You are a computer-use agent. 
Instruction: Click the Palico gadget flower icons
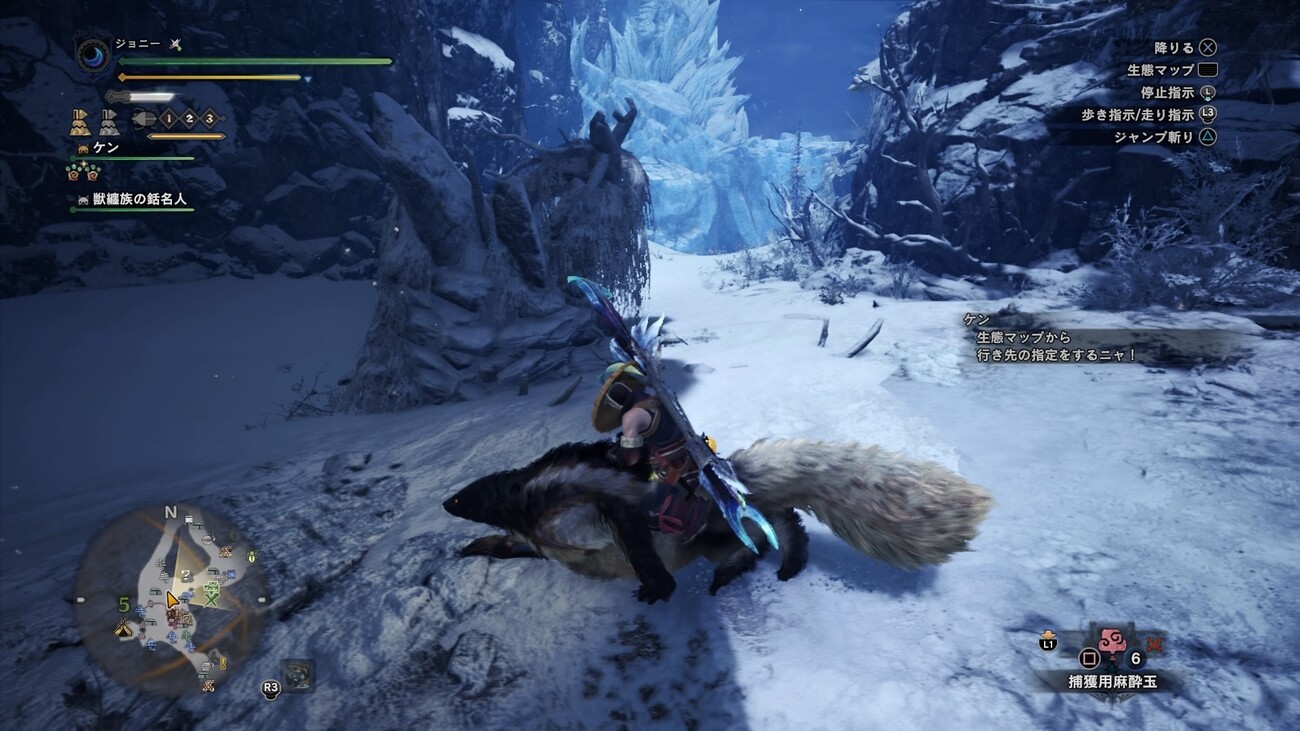point(82,172)
